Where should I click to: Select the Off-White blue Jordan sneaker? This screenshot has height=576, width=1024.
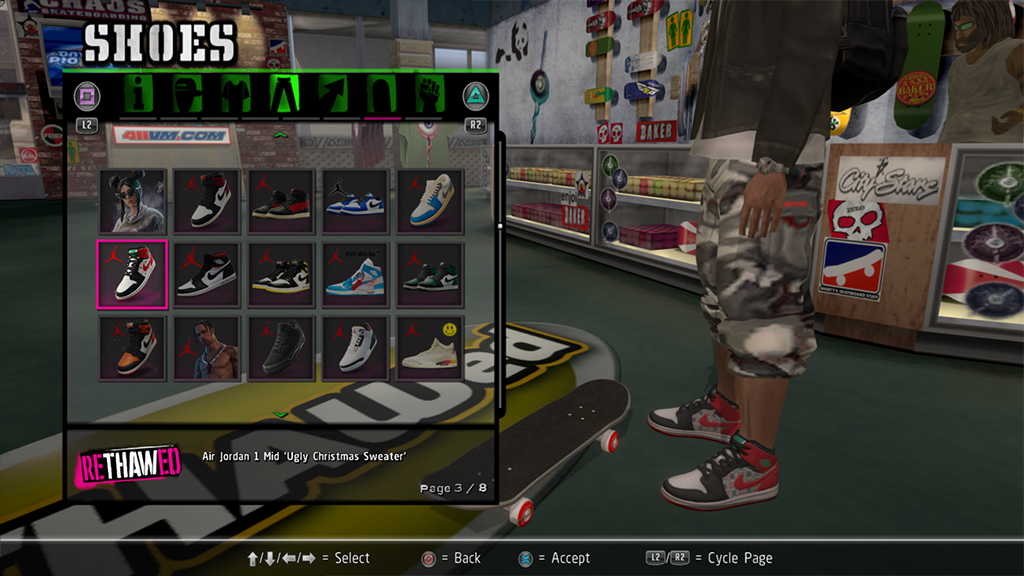pos(355,273)
